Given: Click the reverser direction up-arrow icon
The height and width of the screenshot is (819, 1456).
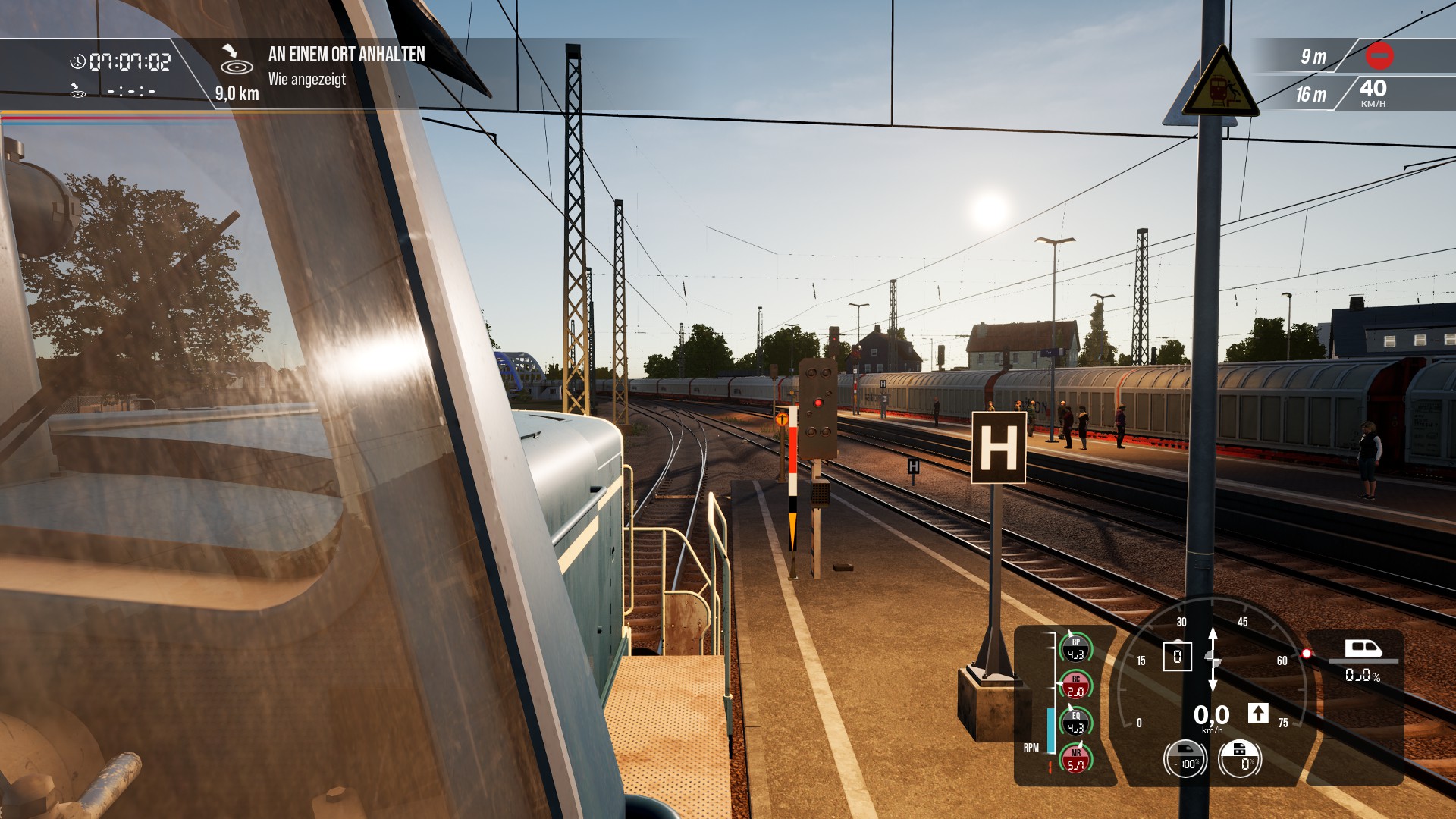Looking at the screenshot, I should [x=1258, y=713].
